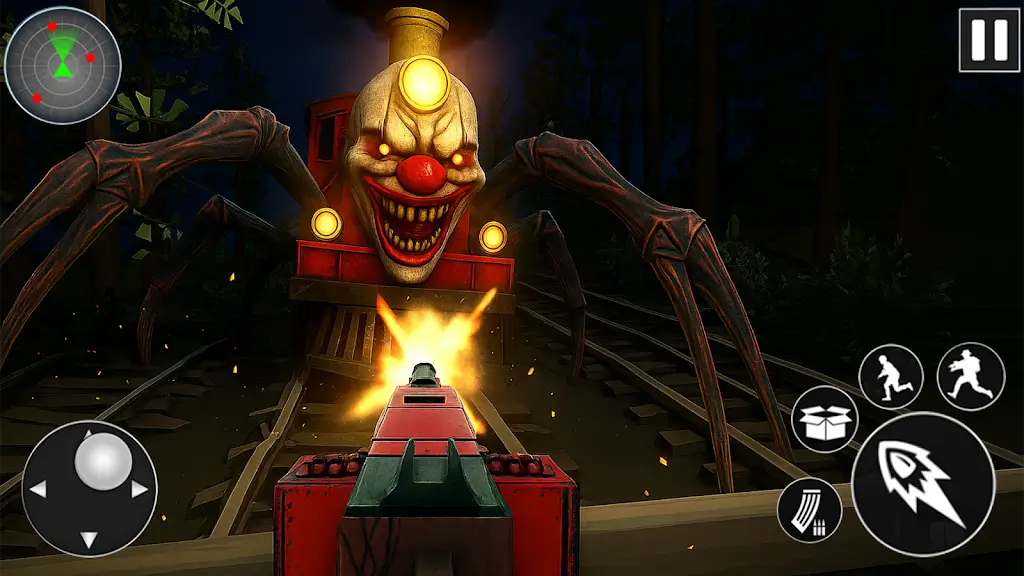This screenshot has width=1024, height=576.
Task: Tap the radar minimap
Action: click(x=62, y=65)
